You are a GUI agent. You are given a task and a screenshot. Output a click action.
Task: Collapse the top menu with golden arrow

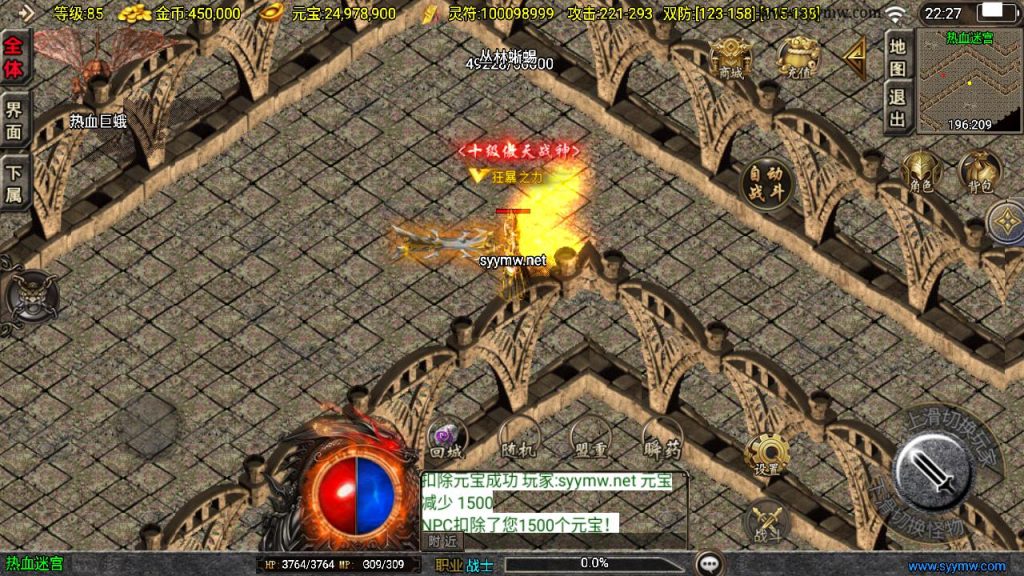point(855,58)
